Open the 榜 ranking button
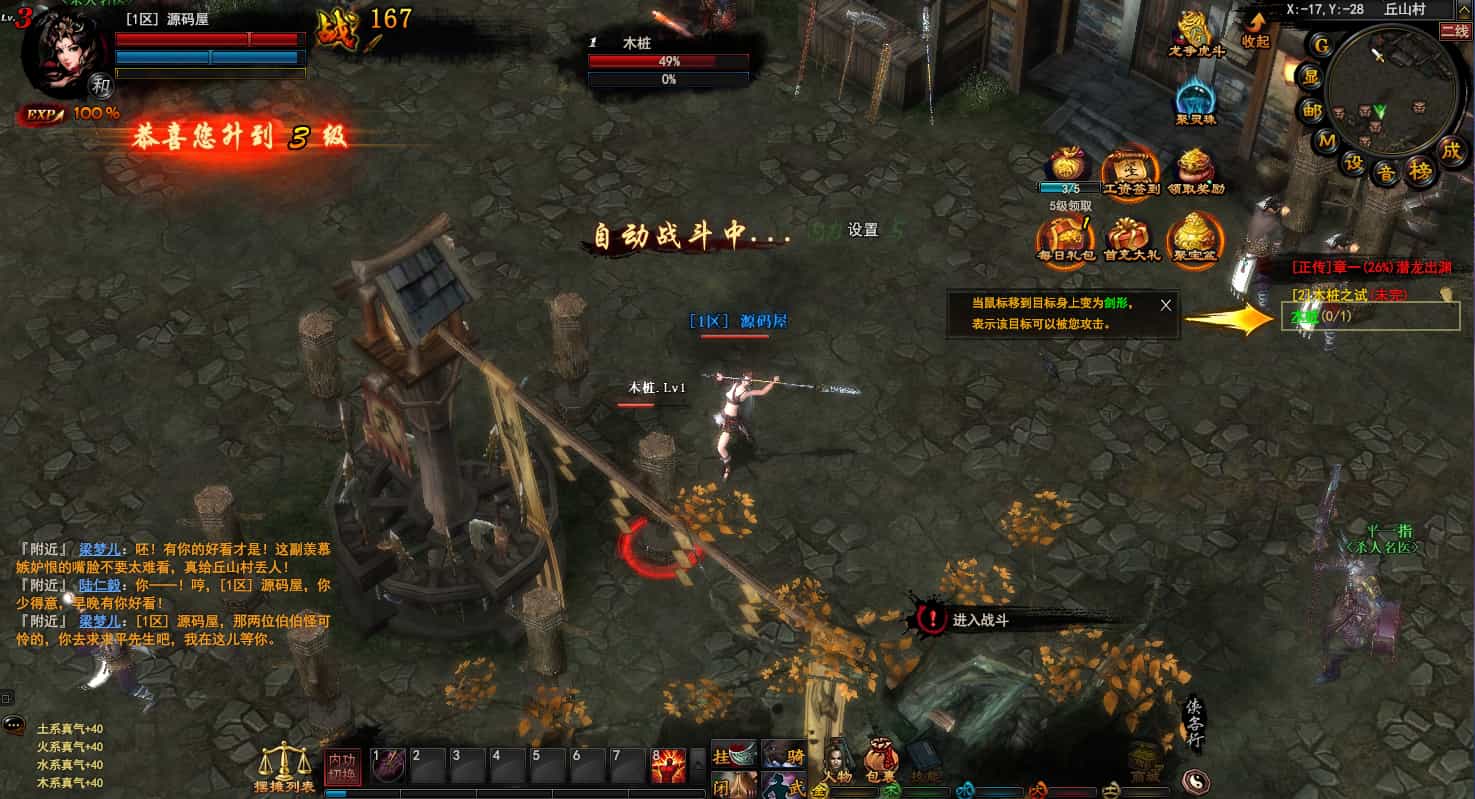This screenshot has width=1475, height=799. (1420, 172)
